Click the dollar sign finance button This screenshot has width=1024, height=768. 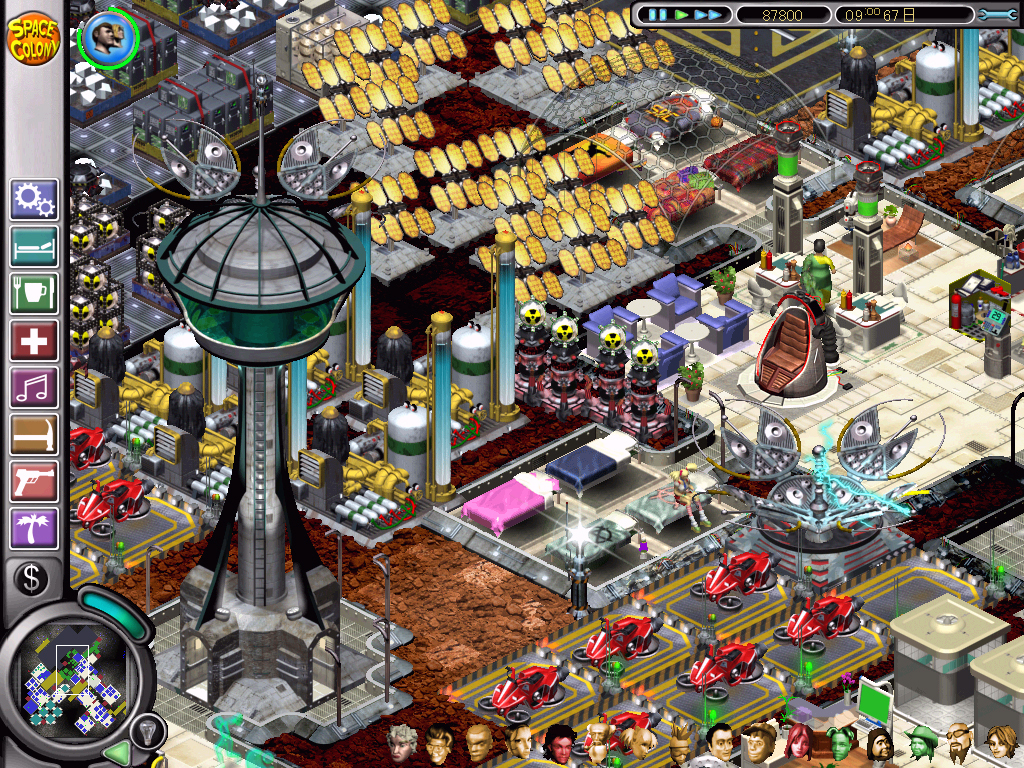tap(32, 578)
